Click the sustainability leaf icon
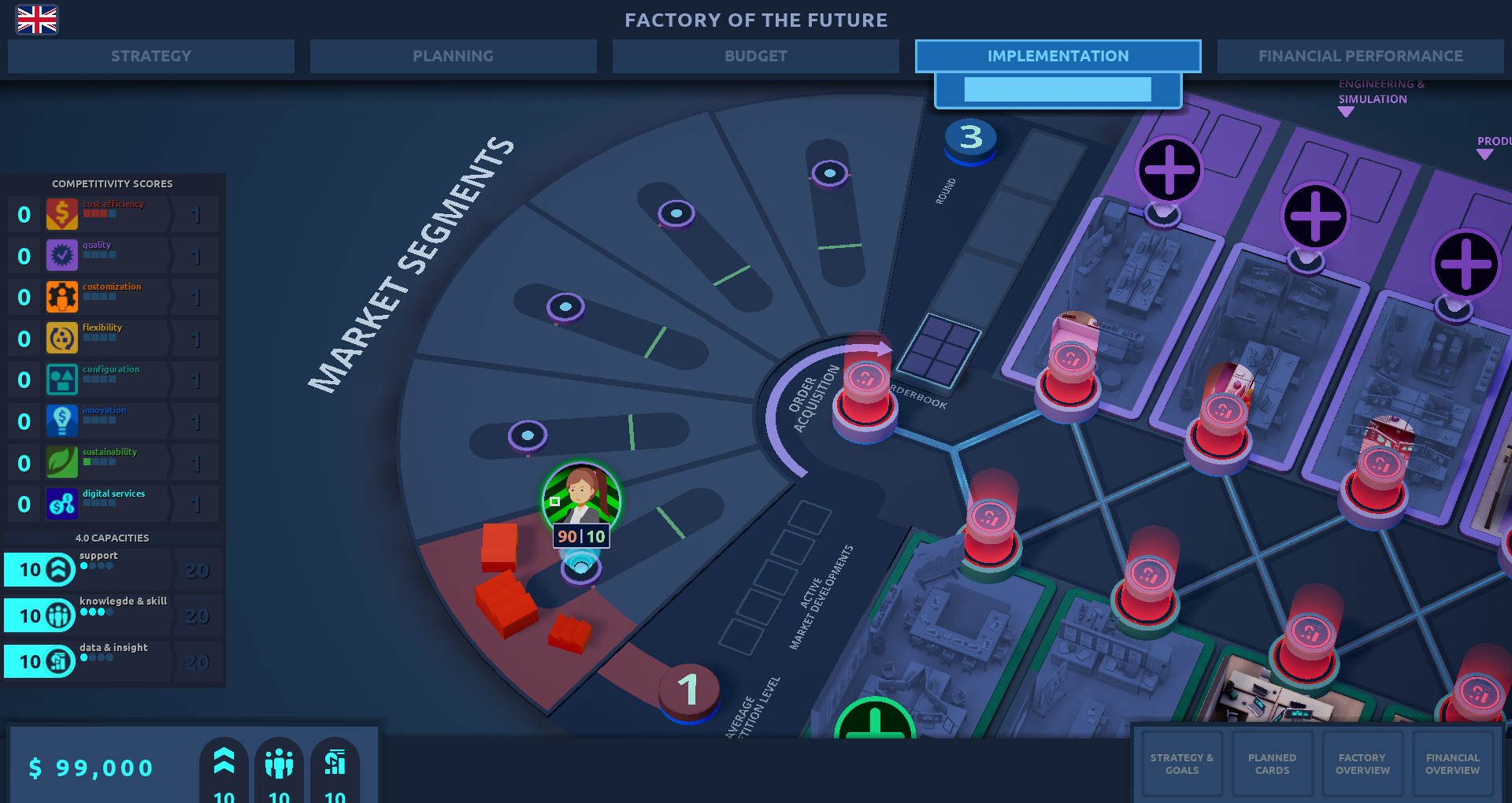The height and width of the screenshot is (803, 1512). click(x=62, y=463)
